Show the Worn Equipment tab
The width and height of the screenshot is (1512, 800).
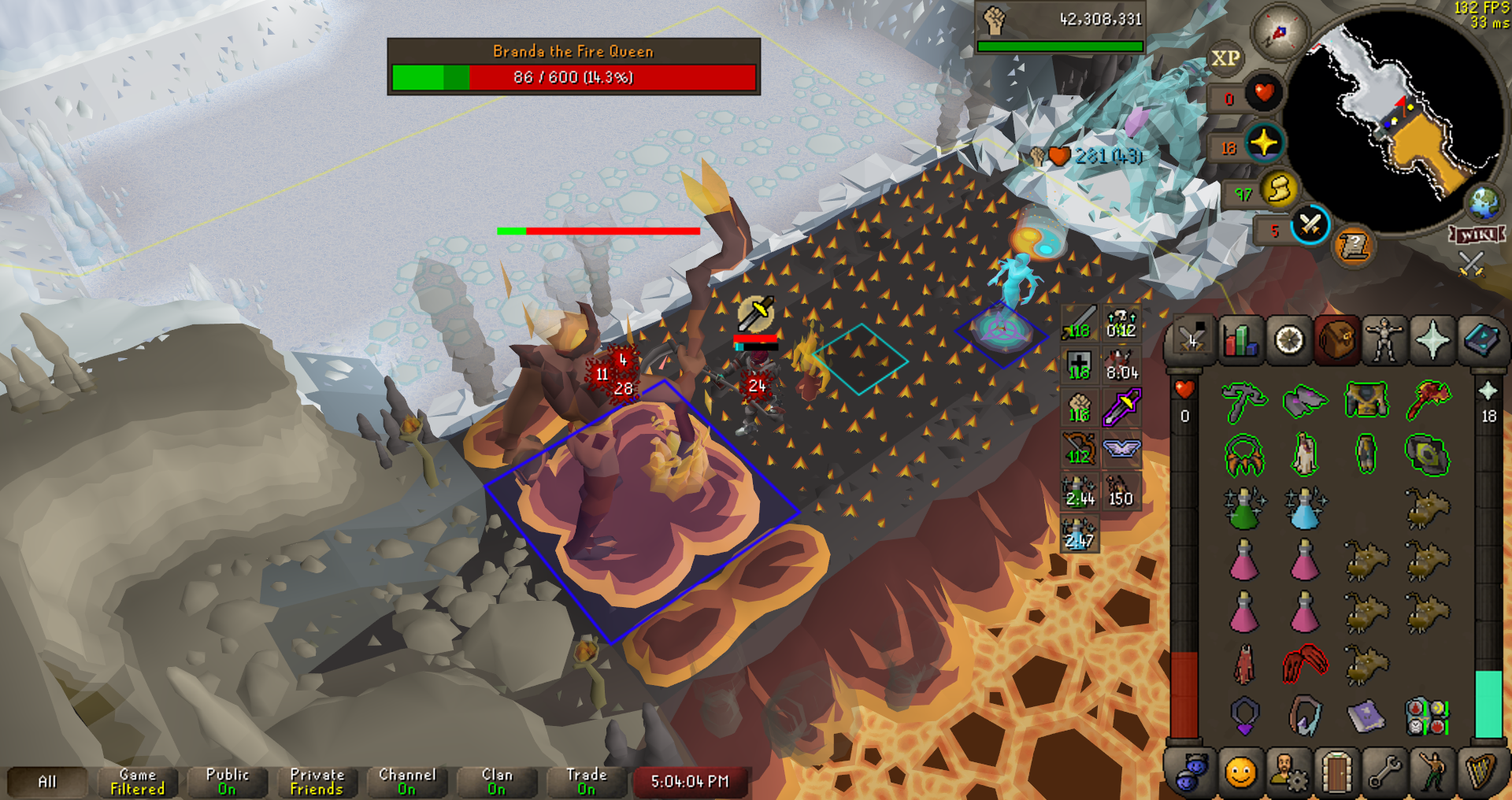1384,340
